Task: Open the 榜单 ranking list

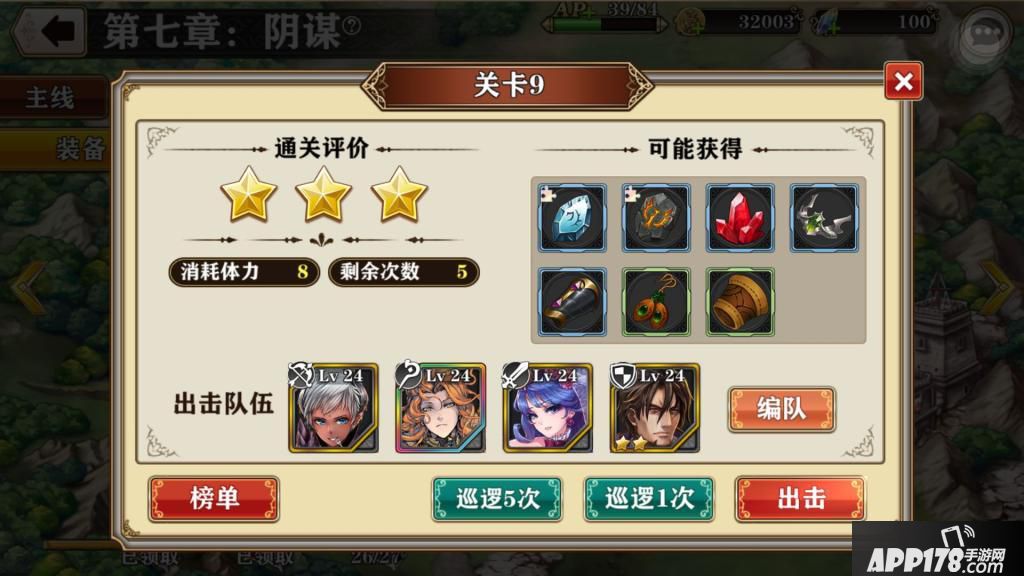Action: [214, 498]
